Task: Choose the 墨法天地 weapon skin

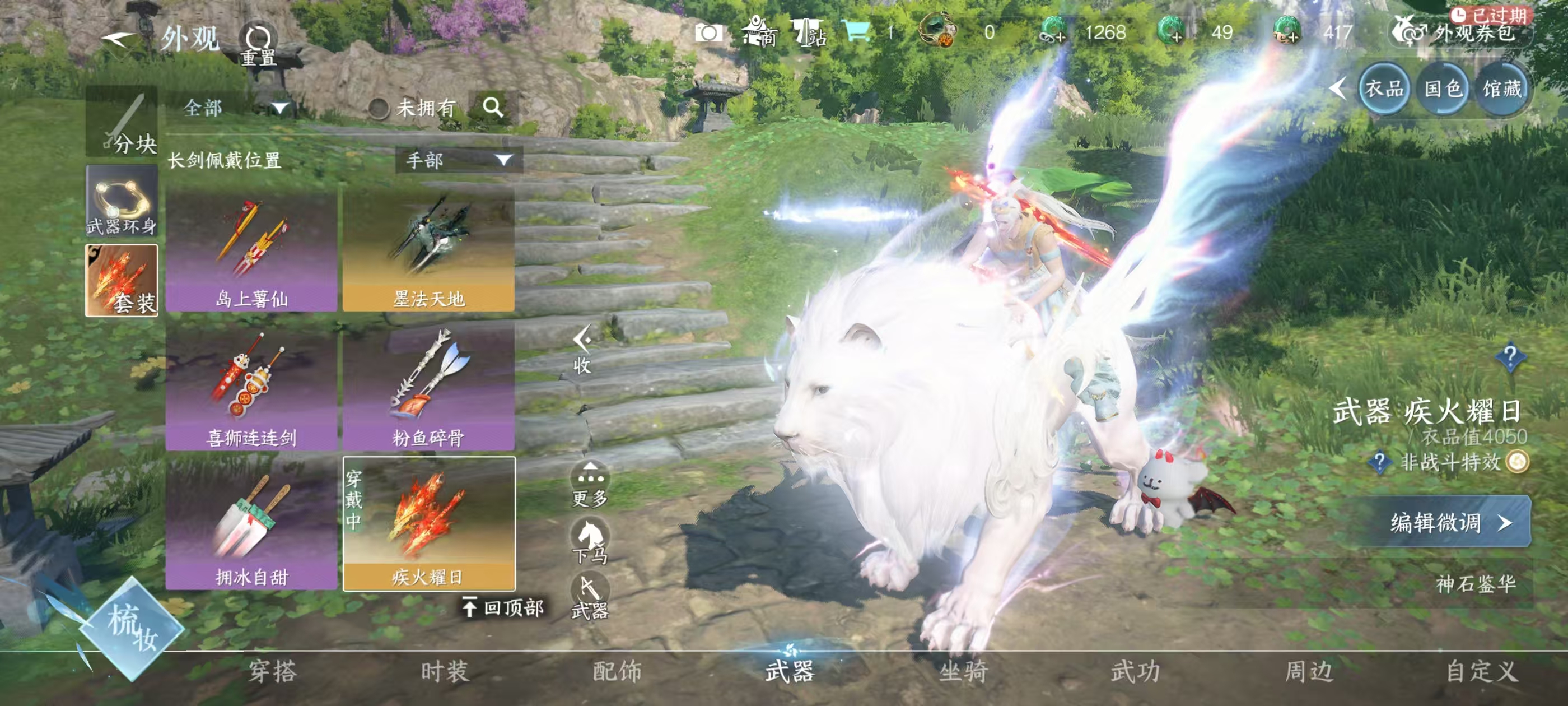Action: (428, 251)
